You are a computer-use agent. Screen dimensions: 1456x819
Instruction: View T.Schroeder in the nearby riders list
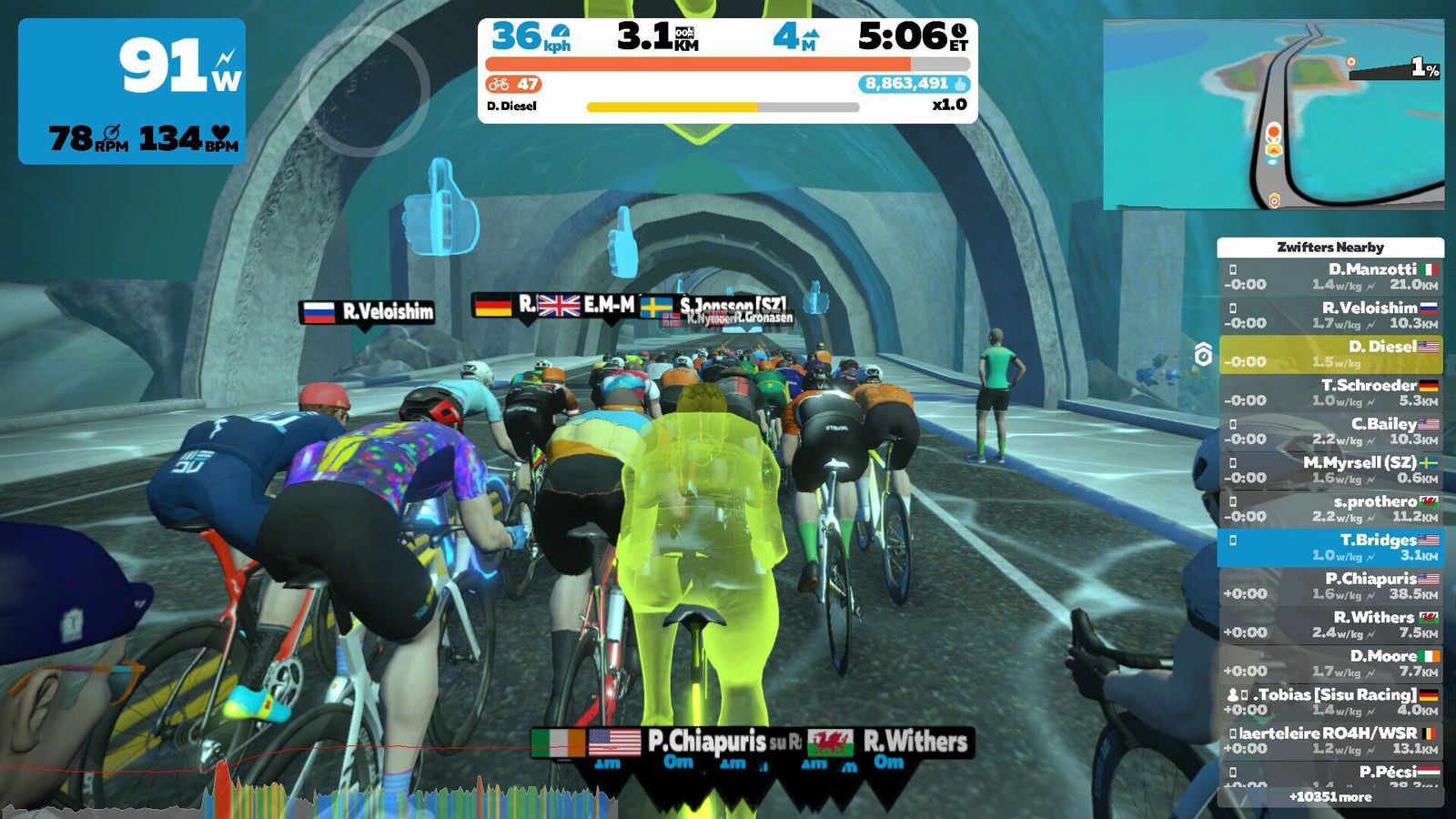pyautogui.click(x=1330, y=392)
